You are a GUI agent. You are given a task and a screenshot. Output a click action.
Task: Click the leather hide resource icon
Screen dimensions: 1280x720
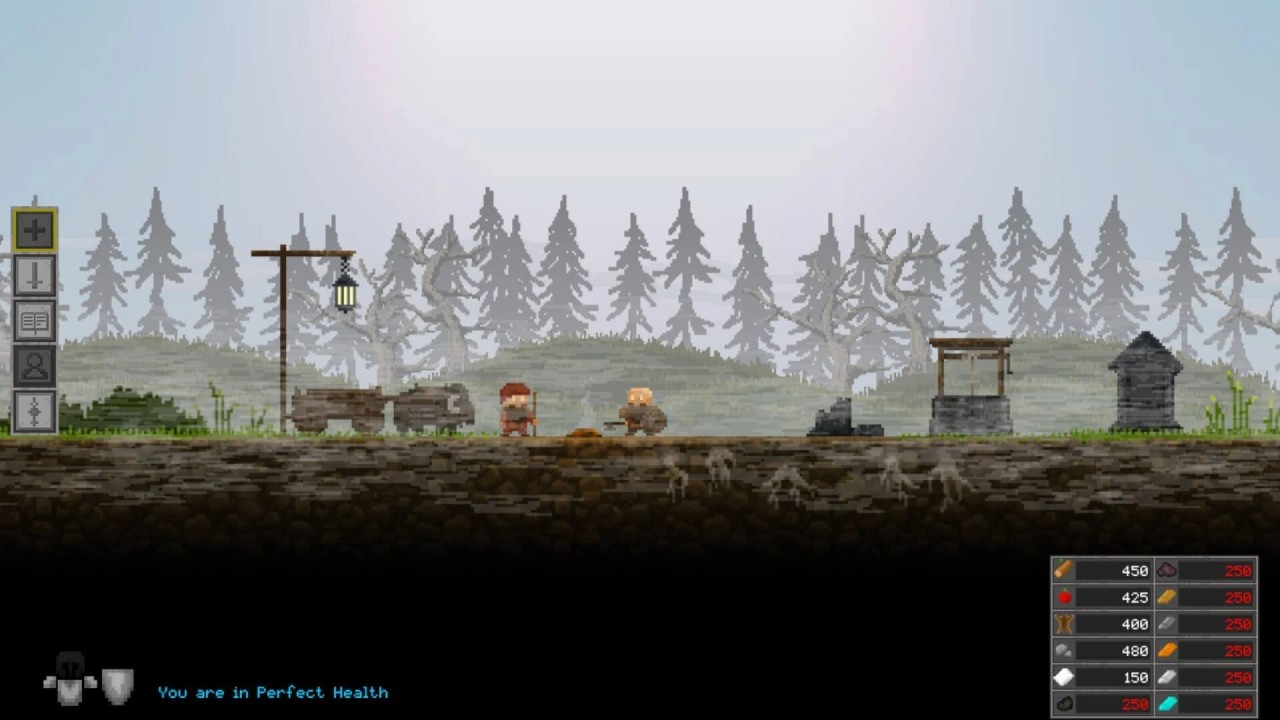pyautogui.click(x=1065, y=624)
